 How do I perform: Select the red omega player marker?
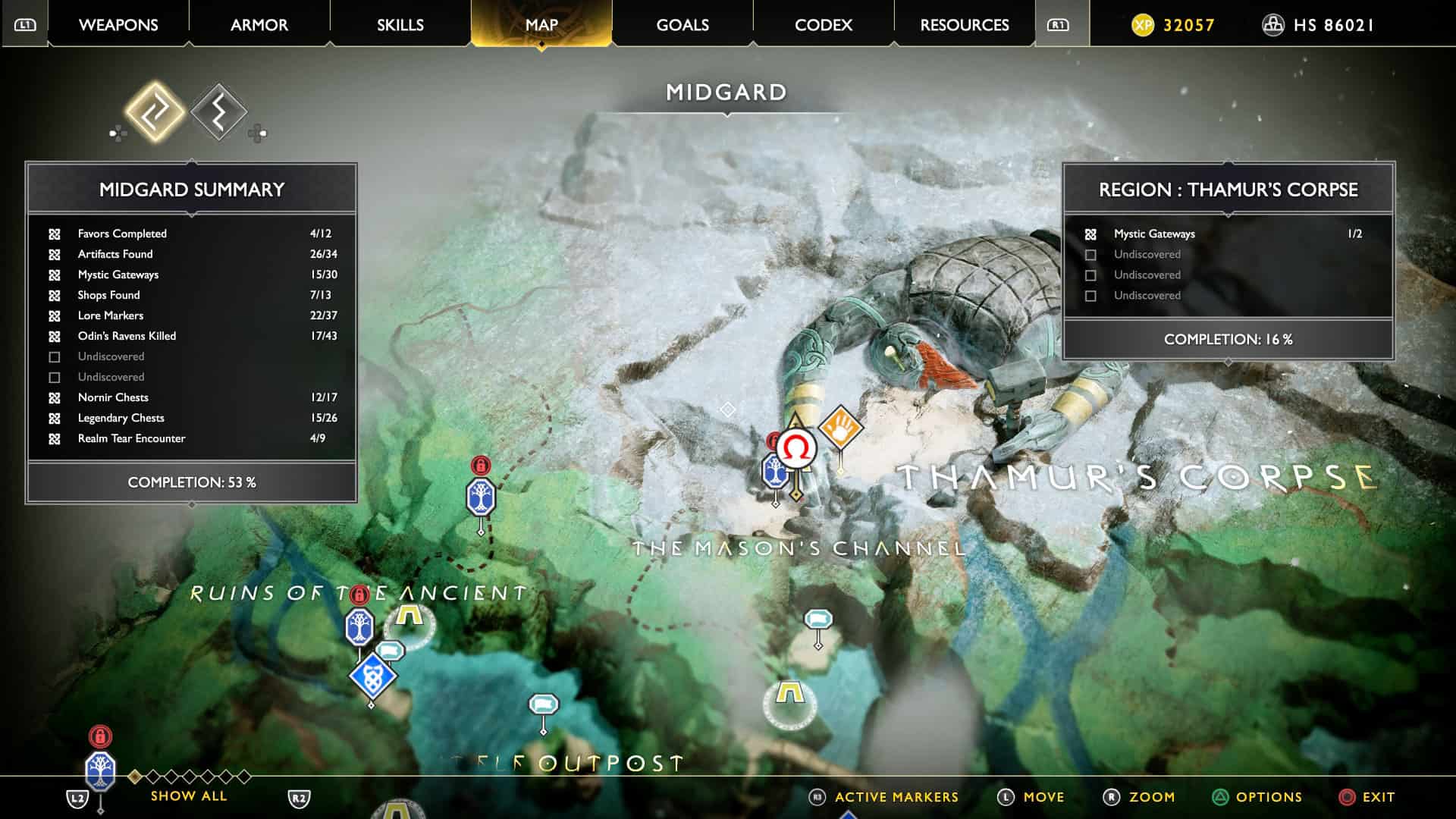point(795,449)
